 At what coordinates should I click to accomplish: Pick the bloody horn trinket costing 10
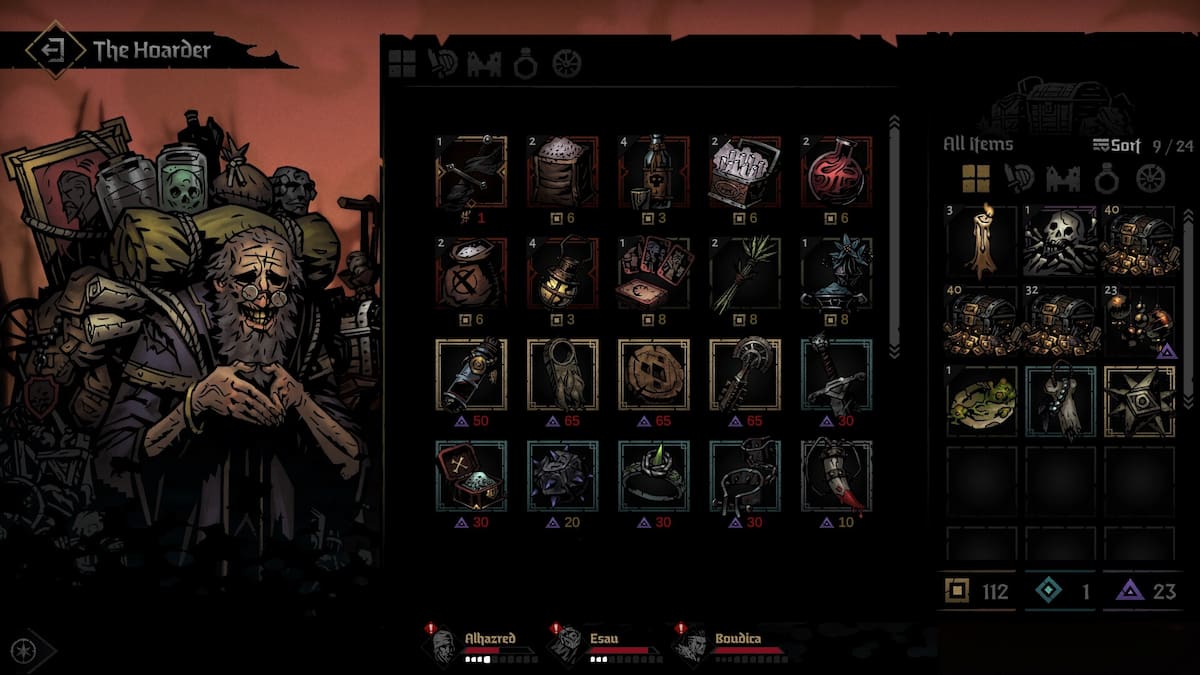(836, 475)
